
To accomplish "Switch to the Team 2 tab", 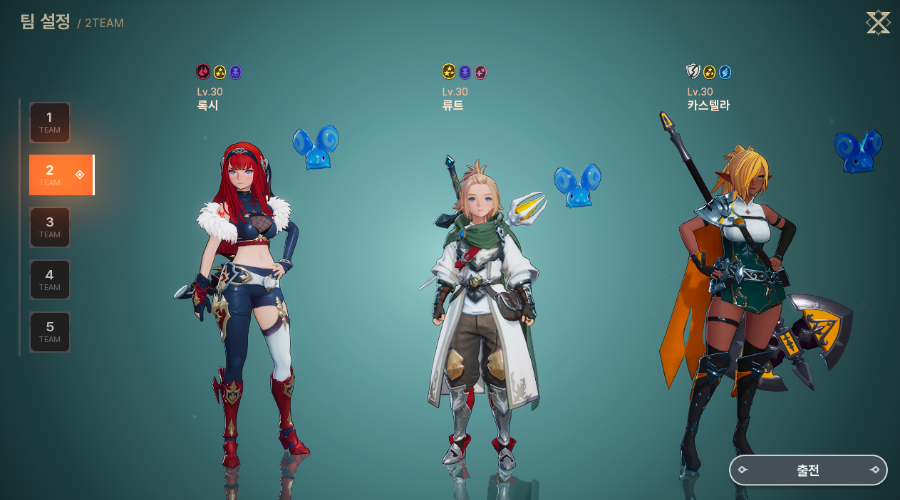I will tap(60, 174).
